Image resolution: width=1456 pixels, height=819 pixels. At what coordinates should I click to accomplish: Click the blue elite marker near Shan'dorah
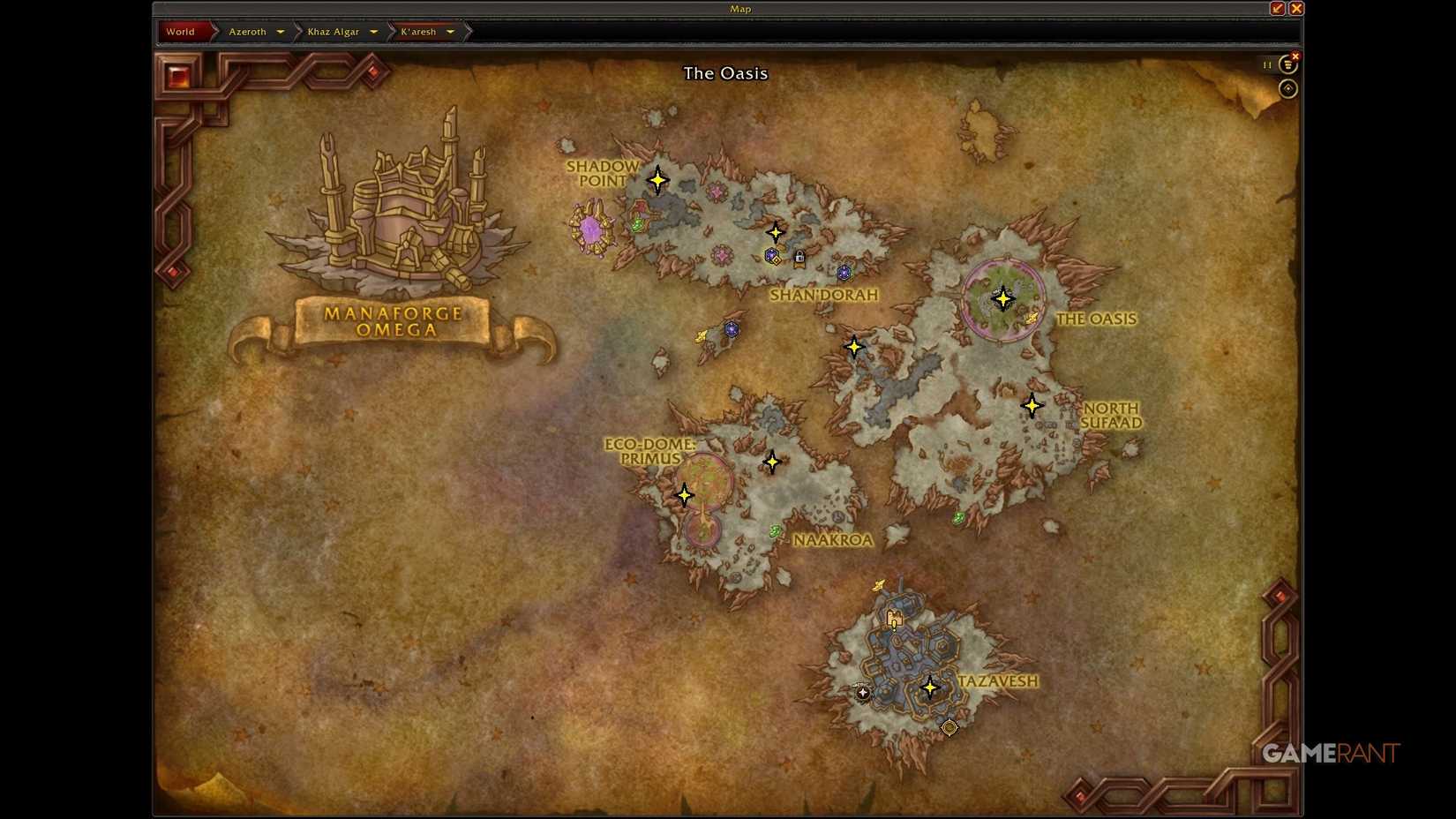pyautogui.click(x=845, y=274)
